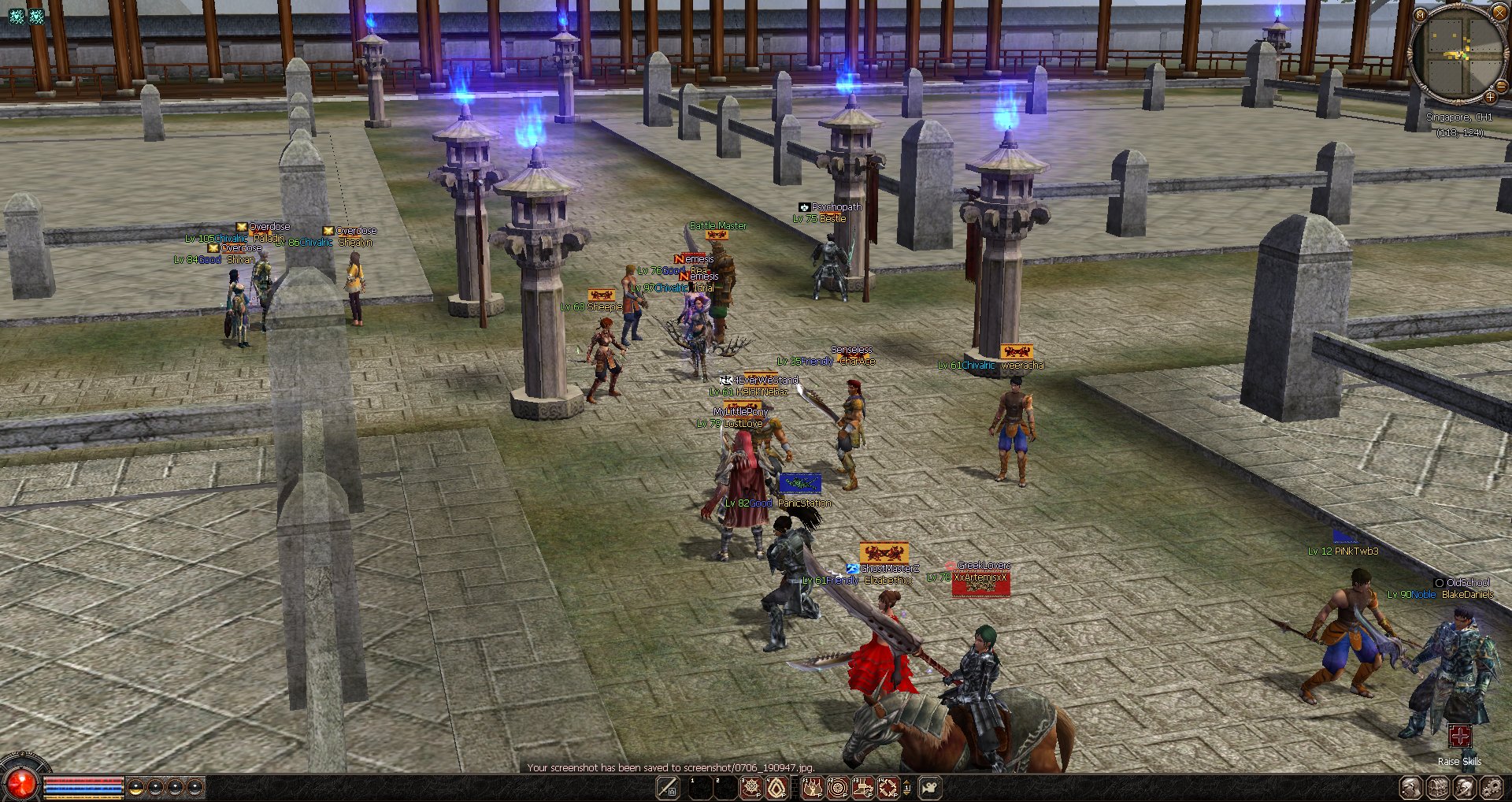This screenshot has width=1512, height=802.
Task: Toggle the sword auto-attack button
Action: tap(668, 787)
